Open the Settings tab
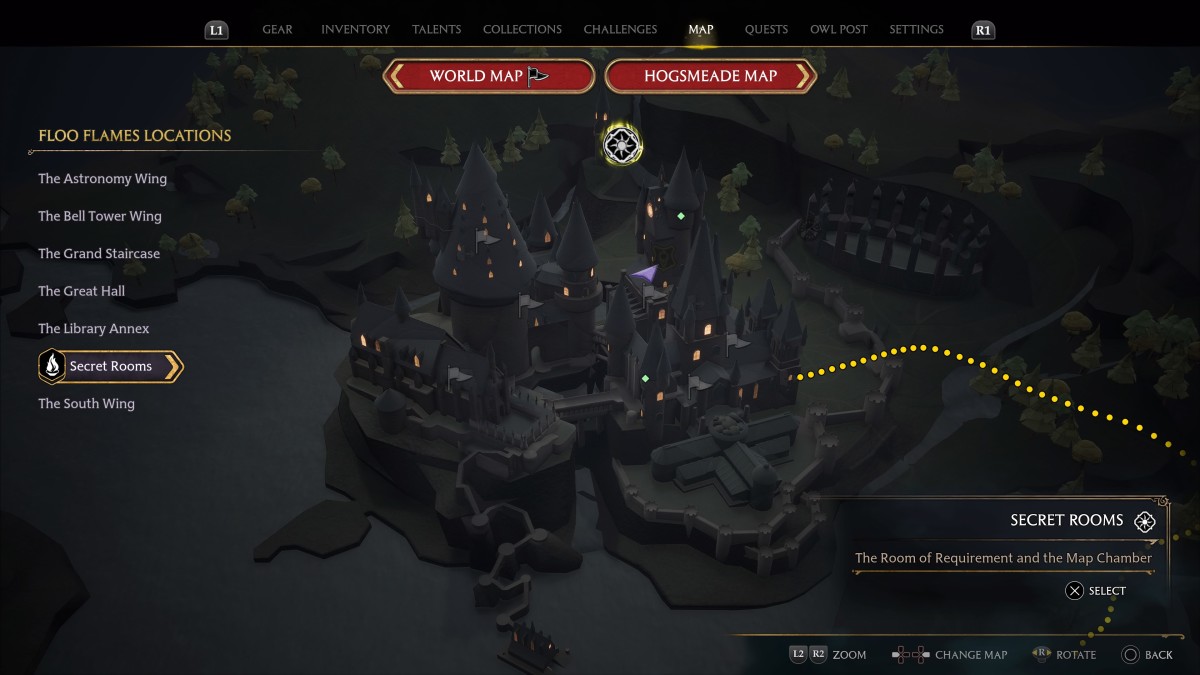 pyautogui.click(x=916, y=30)
